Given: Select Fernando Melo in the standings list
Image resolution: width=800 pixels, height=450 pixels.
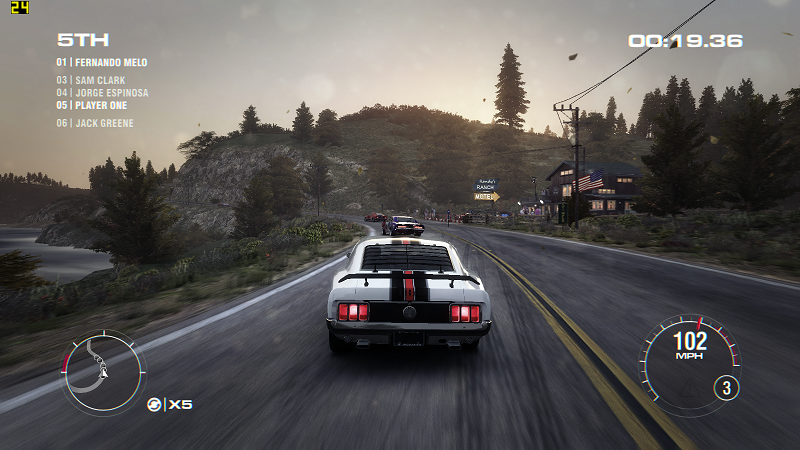Looking at the screenshot, I should point(102,63).
